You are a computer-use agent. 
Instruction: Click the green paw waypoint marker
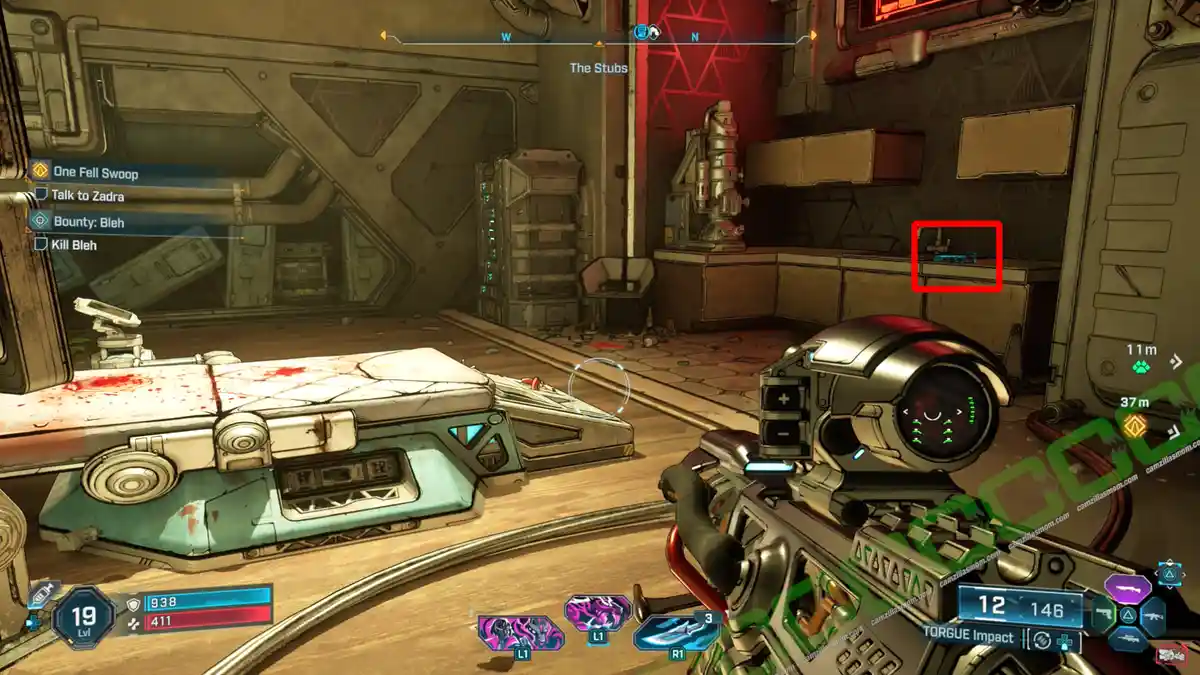tap(1140, 366)
